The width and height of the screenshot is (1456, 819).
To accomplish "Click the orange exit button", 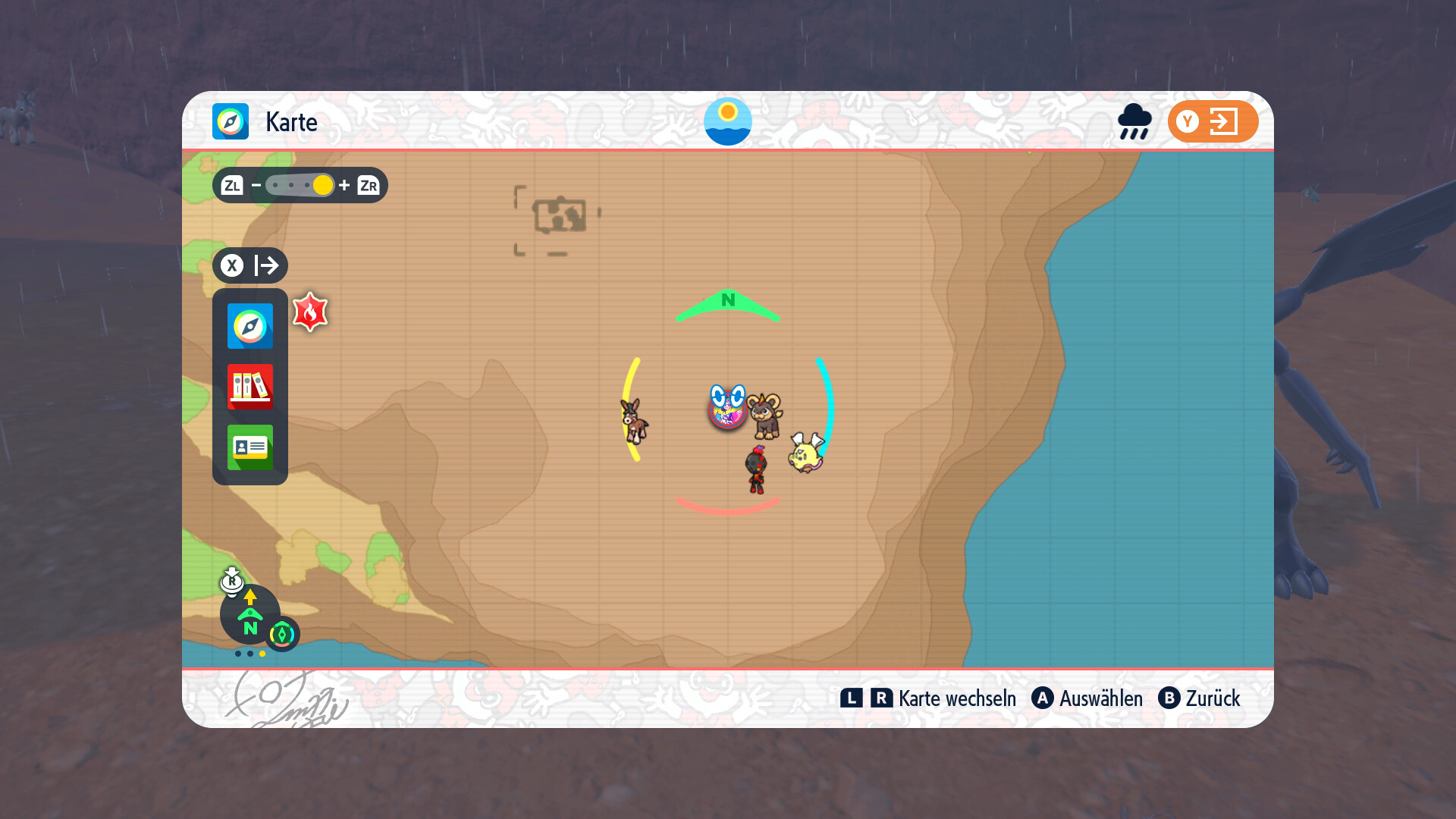I will (x=1213, y=121).
